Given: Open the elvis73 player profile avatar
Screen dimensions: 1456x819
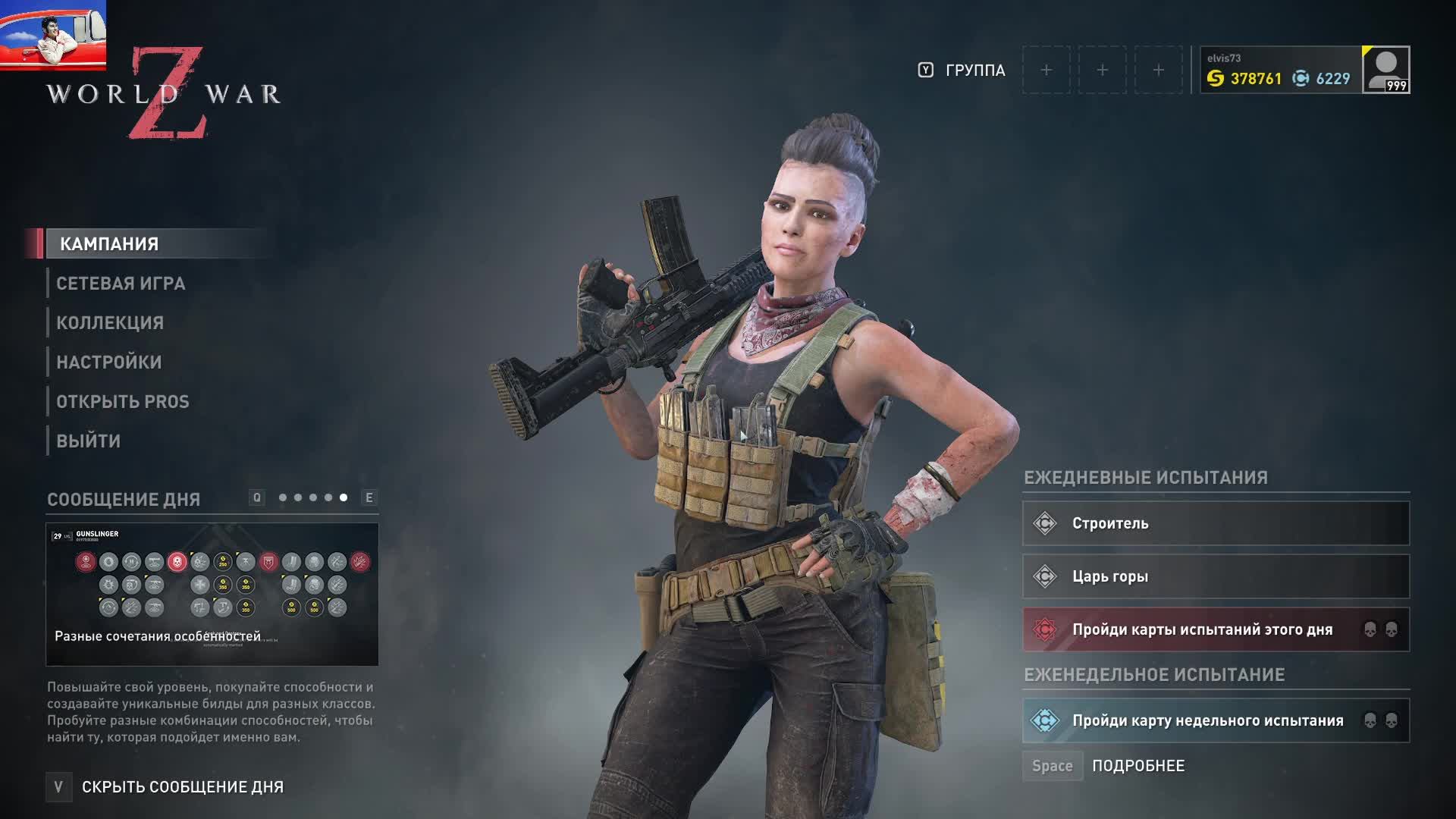Looking at the screenshot, I should [x=1385, y=70].
